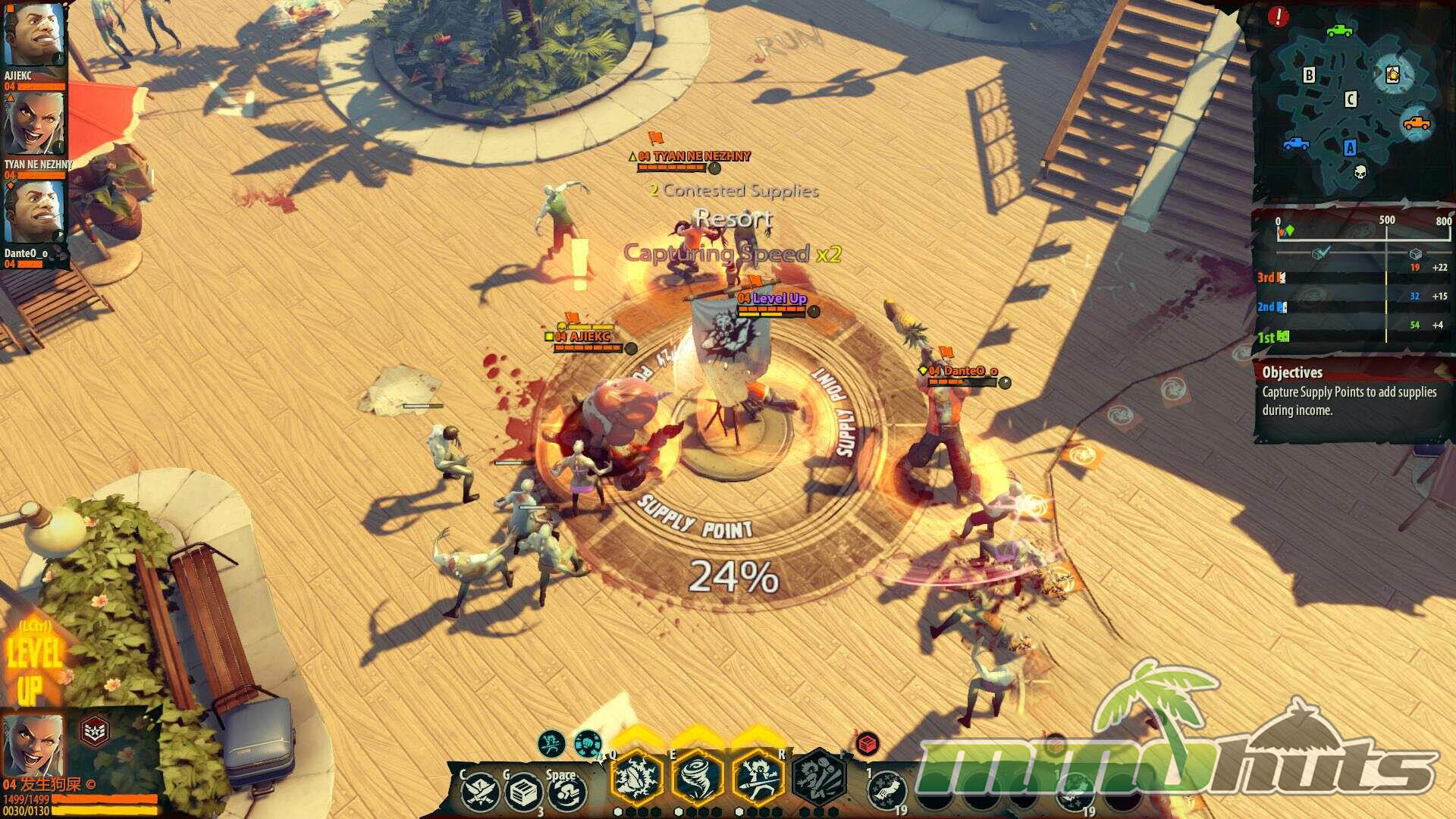
Task: Click the red exclamation alert icon
Action: 1278,17
